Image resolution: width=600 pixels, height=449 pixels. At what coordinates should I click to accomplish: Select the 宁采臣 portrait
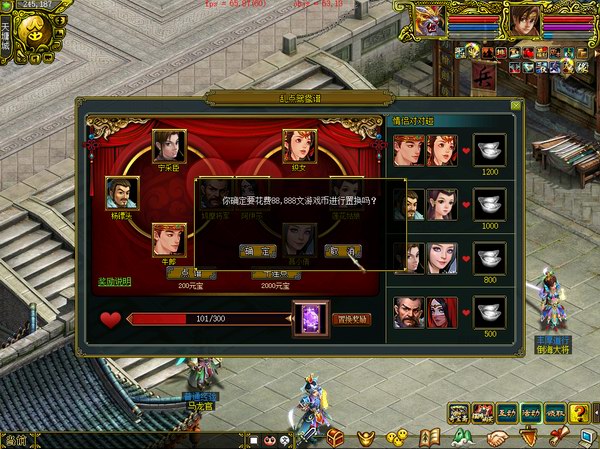tap(168, 147)
